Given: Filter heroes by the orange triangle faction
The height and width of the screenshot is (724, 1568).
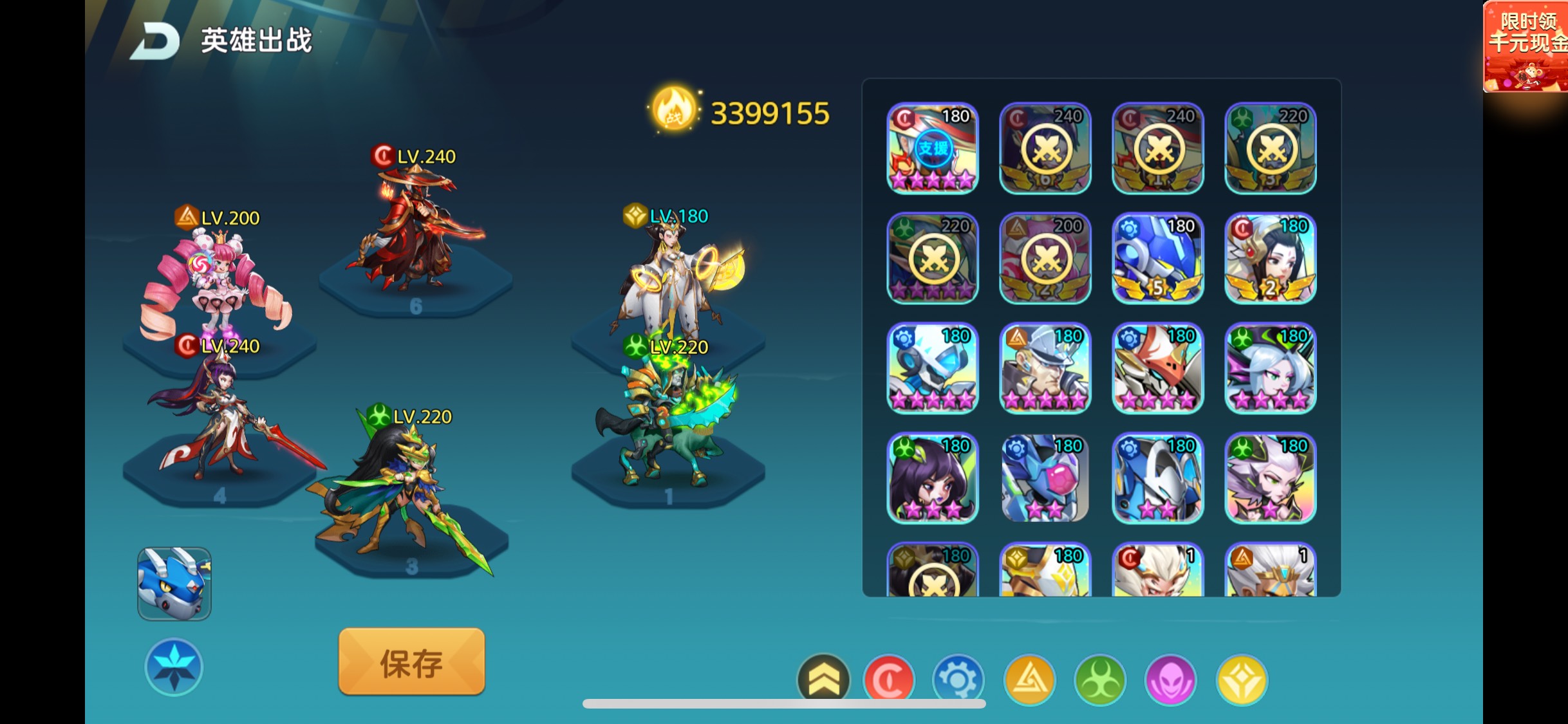Looking at the screenshot, I should point(1029,680).
